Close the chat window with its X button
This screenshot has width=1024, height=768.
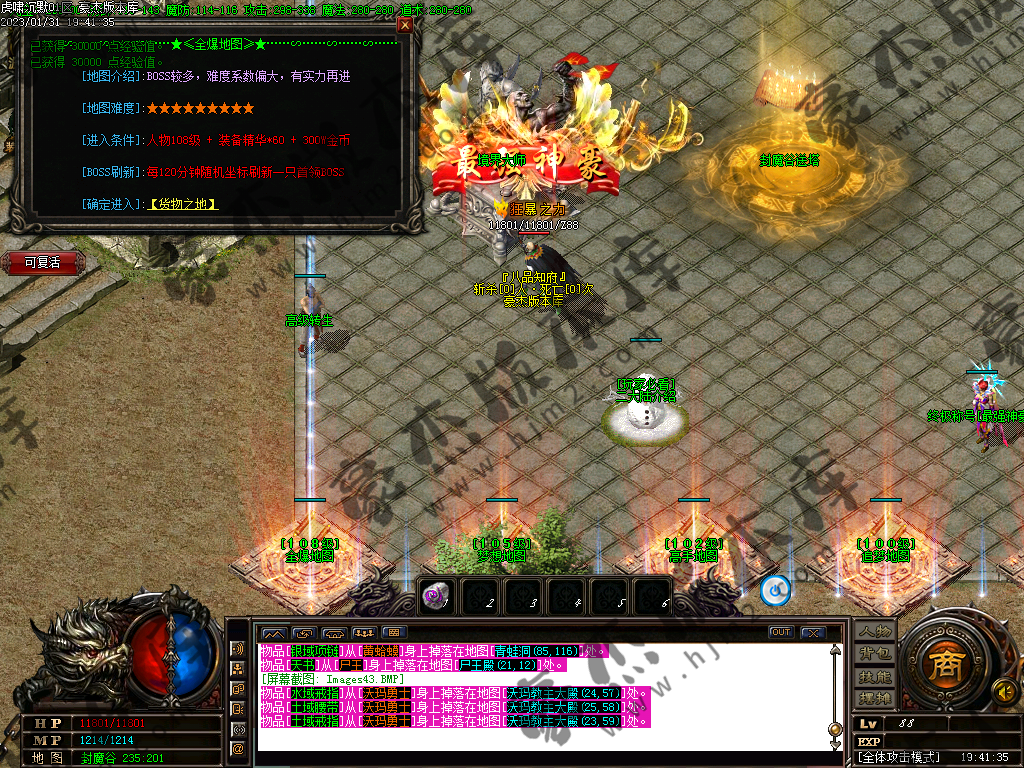813,632
